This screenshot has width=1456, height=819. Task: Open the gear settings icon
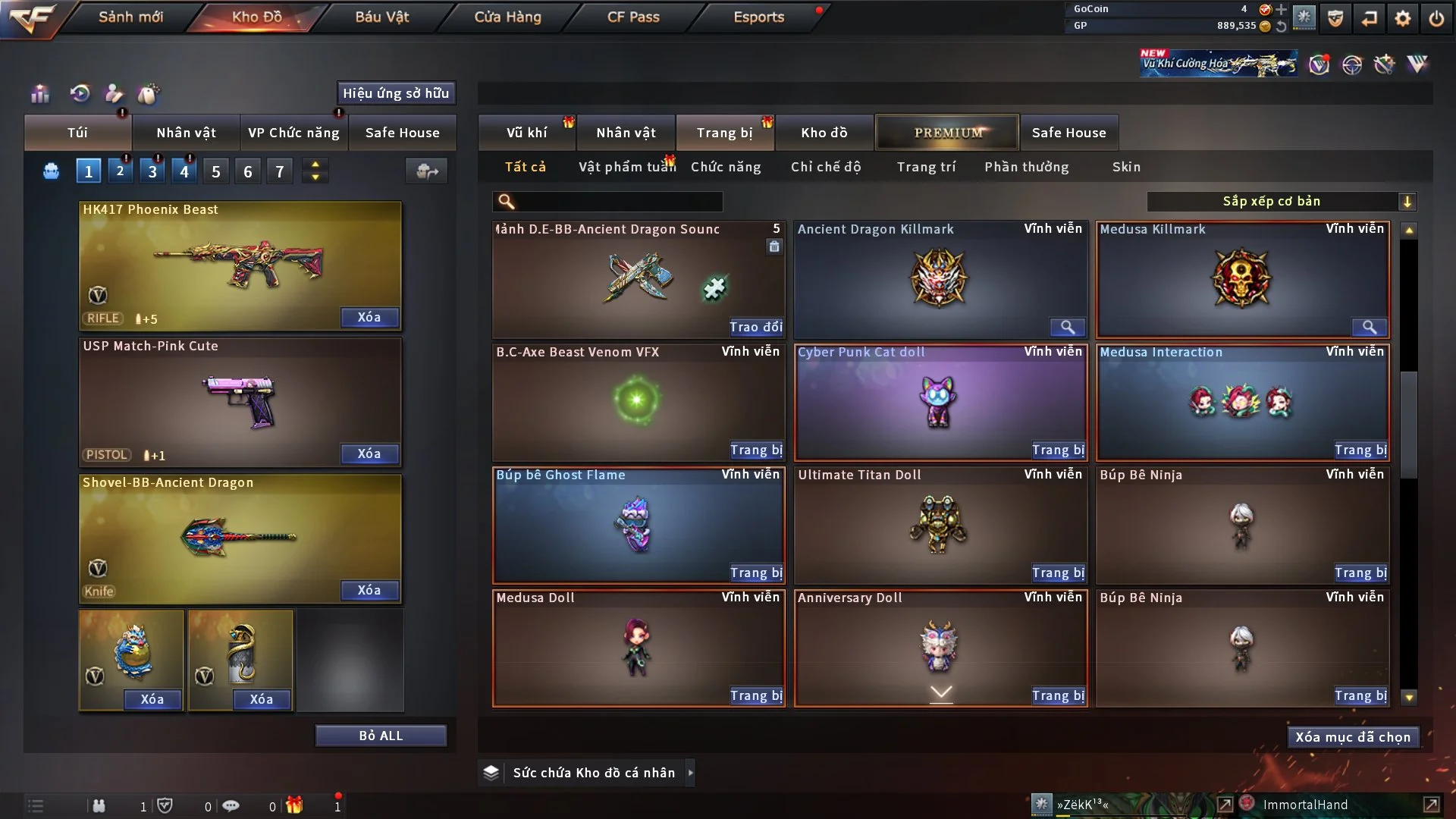[x=1402, y=18]
